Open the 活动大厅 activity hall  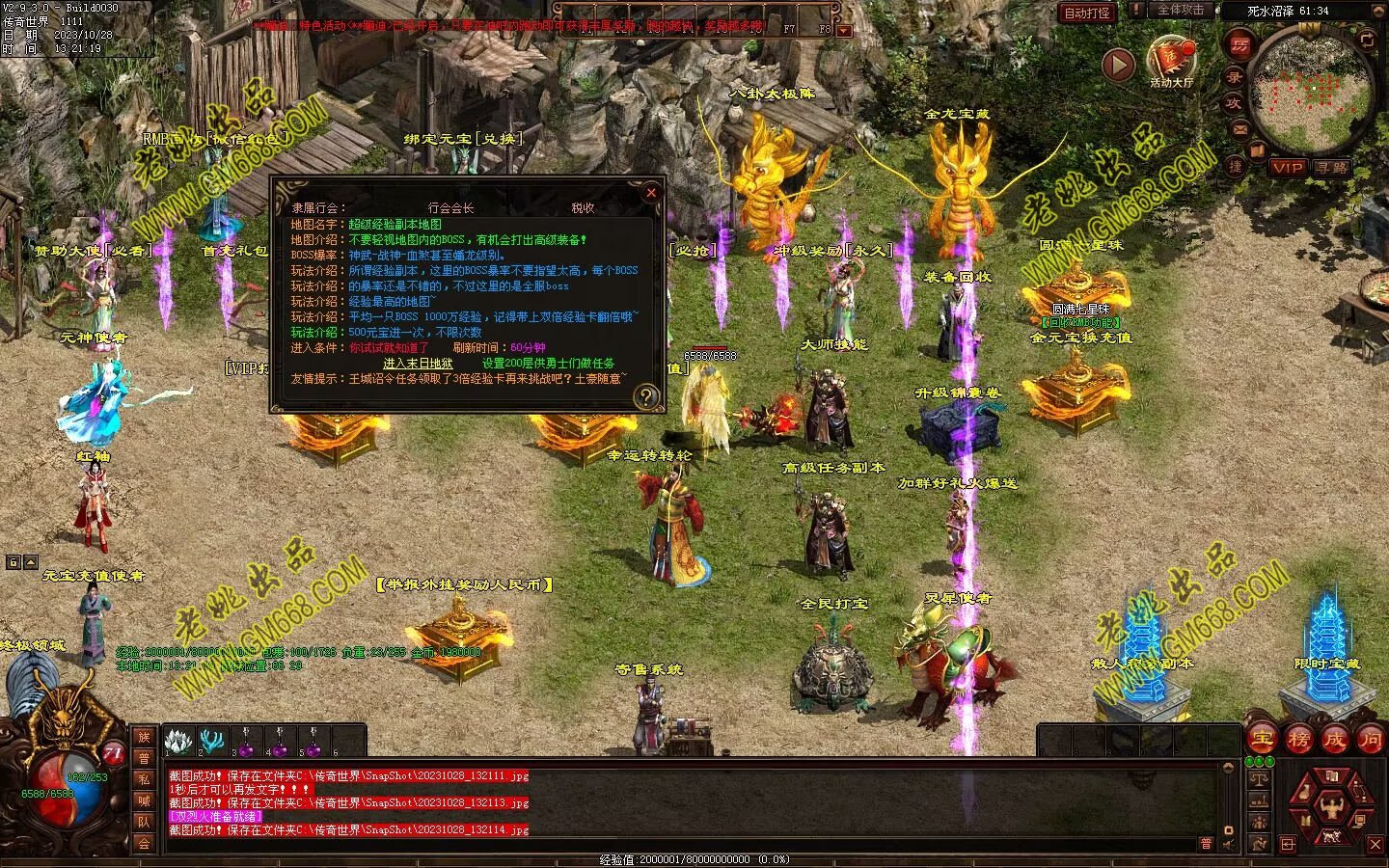tap(1170, 63)
